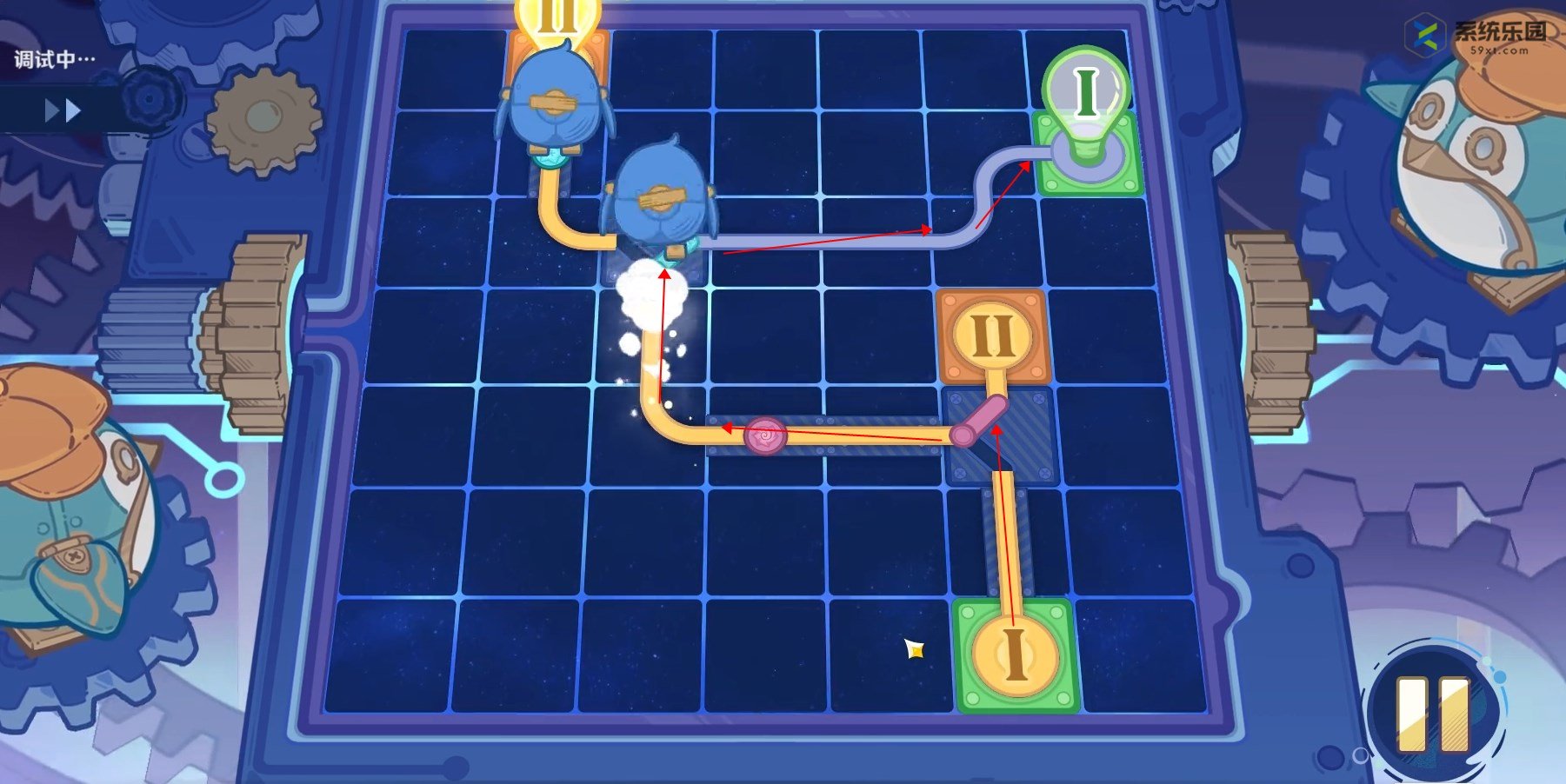Toggle the pink track switch lever
Viewport: 1566px width, 784px height.
click(x=979, y=422)
